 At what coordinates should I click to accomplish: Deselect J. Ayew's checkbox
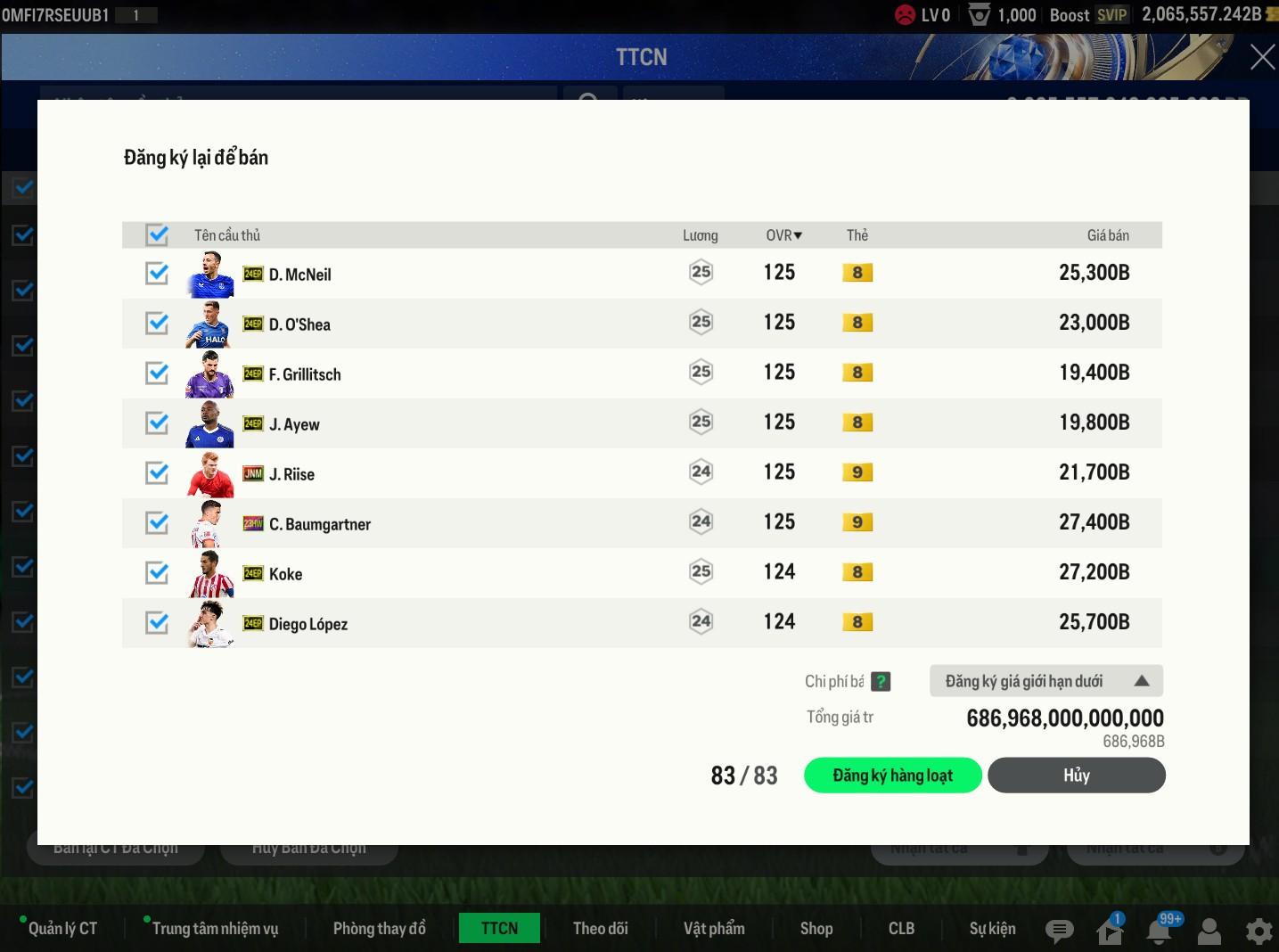click(158, 423)
